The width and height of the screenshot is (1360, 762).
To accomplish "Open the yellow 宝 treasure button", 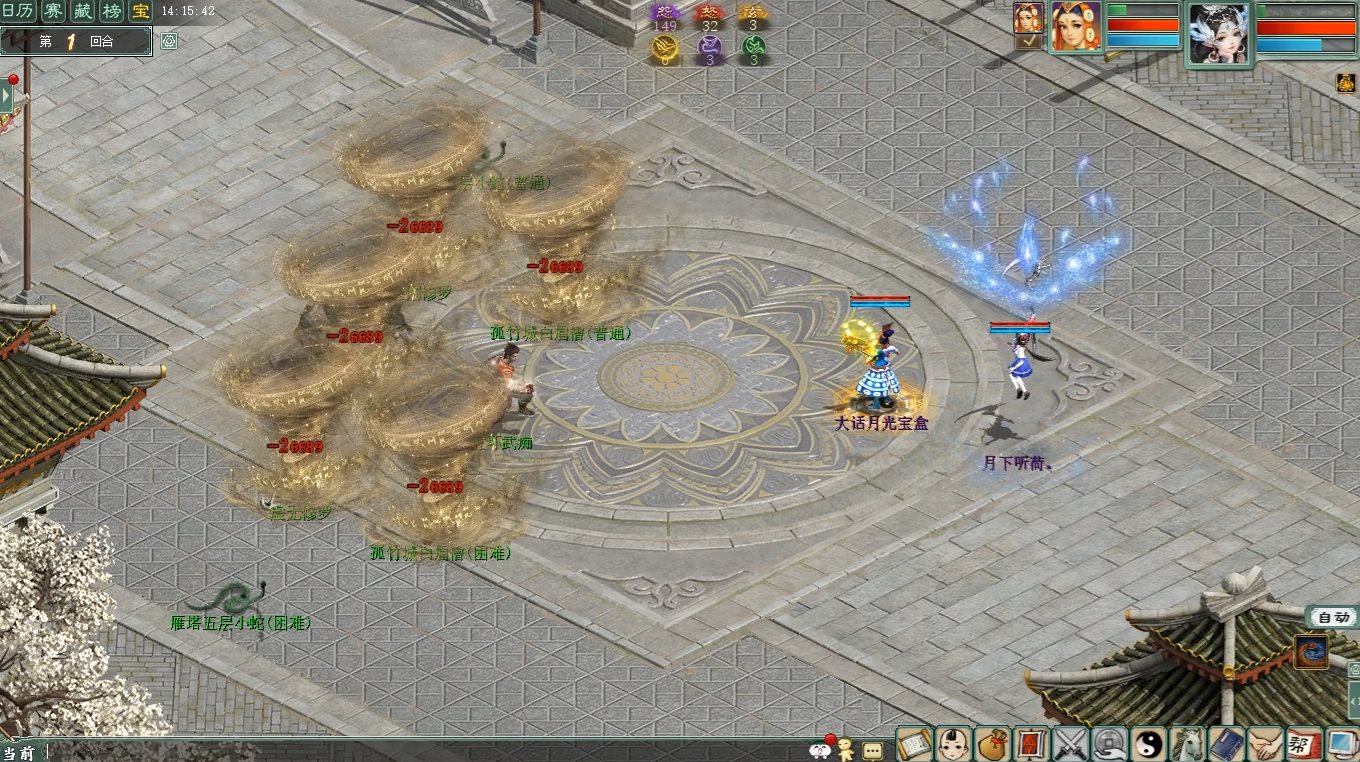I will pyautogui.click(x=141, y=12).
